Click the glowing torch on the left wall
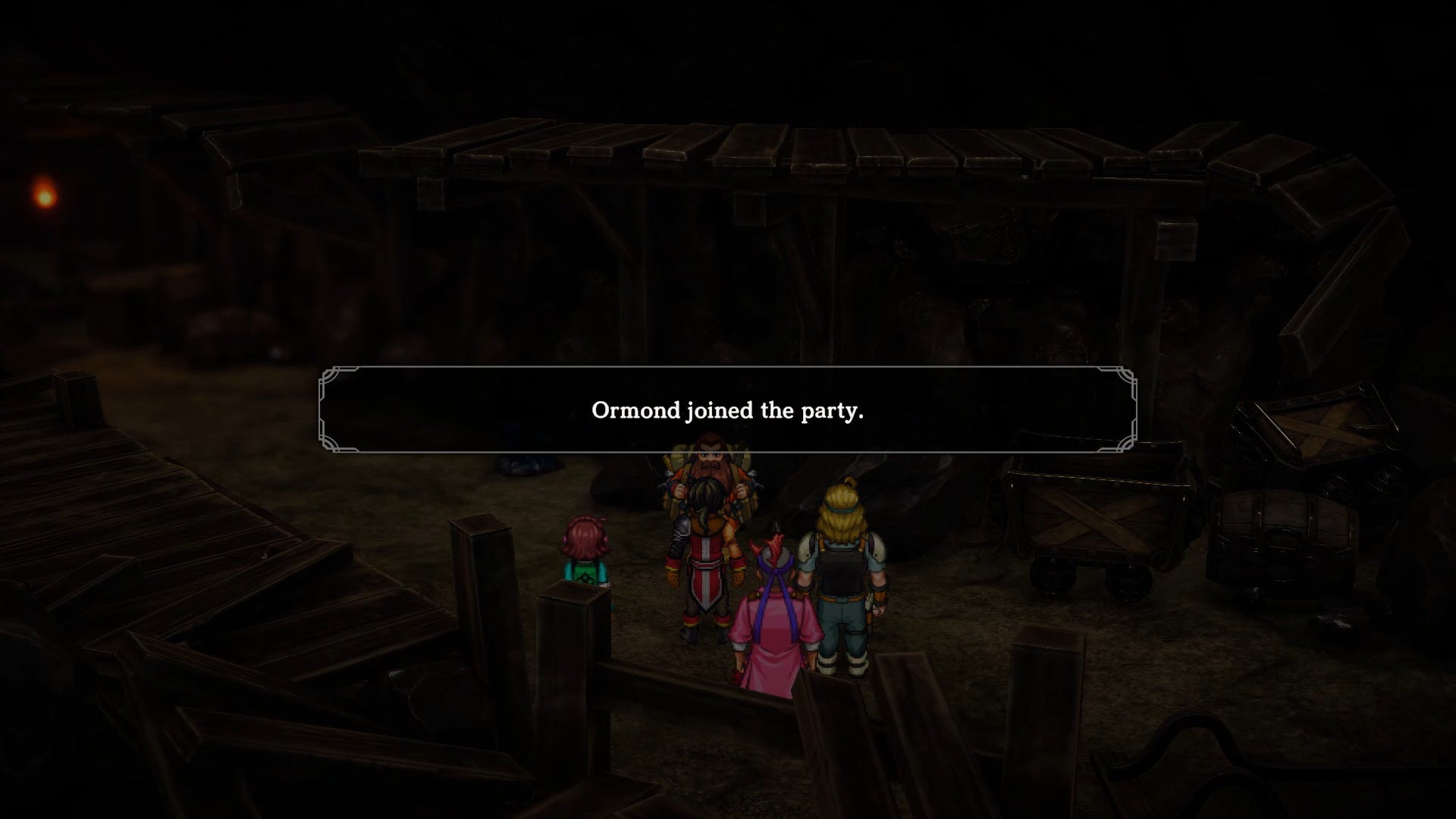 43,196
